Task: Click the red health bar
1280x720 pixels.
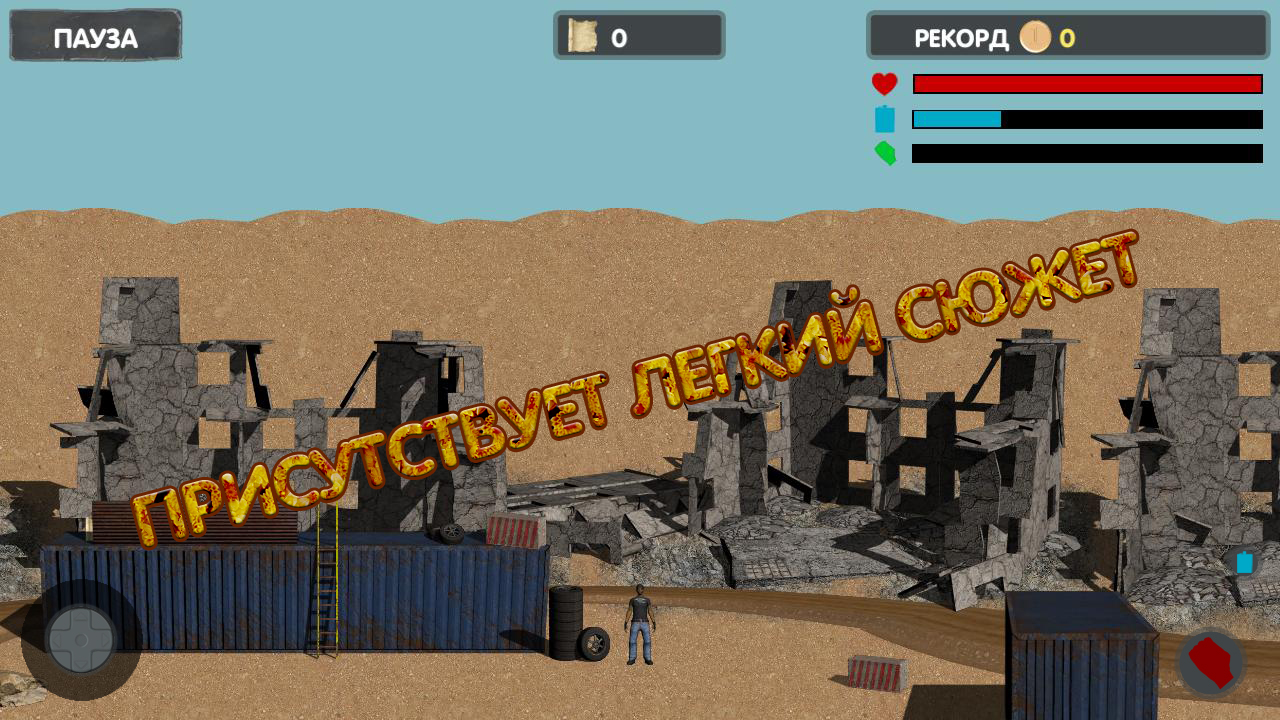Action: pos(1087,83)
